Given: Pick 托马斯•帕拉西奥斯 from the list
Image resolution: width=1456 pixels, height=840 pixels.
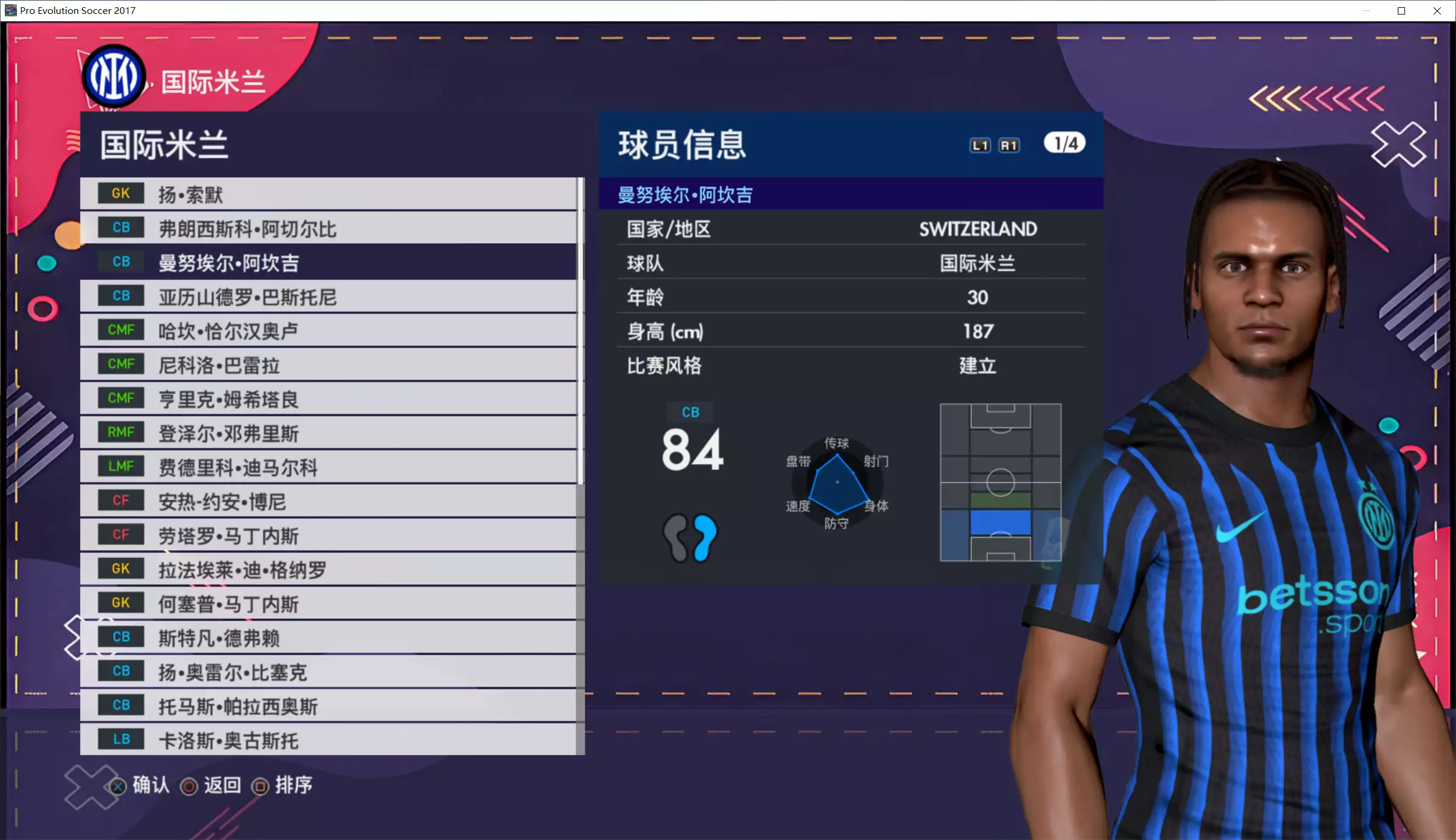Looking at the screenshot, I should pyautogui.click(x=327, y=706).
